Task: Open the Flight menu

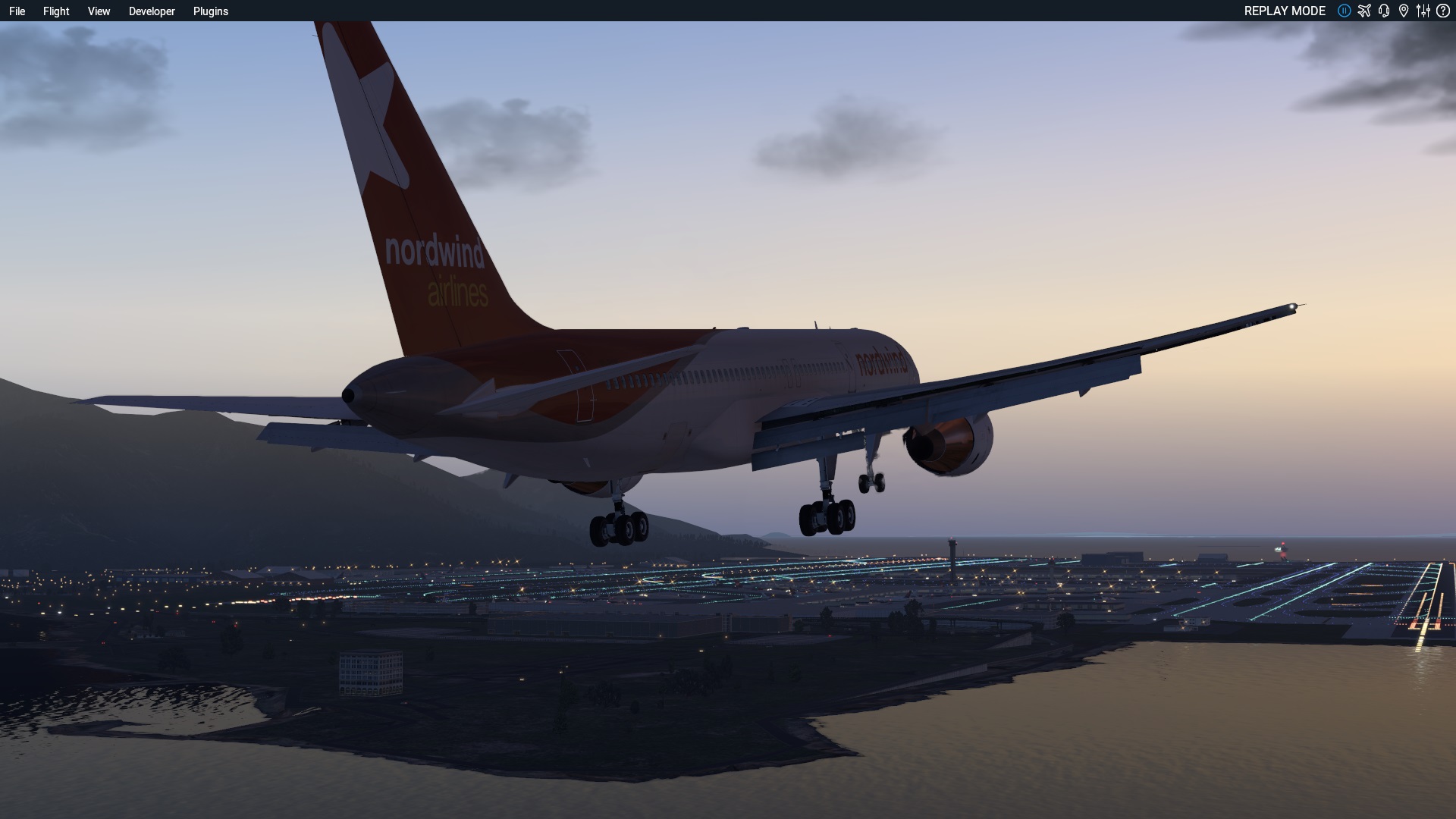Action: pos(55,11)
